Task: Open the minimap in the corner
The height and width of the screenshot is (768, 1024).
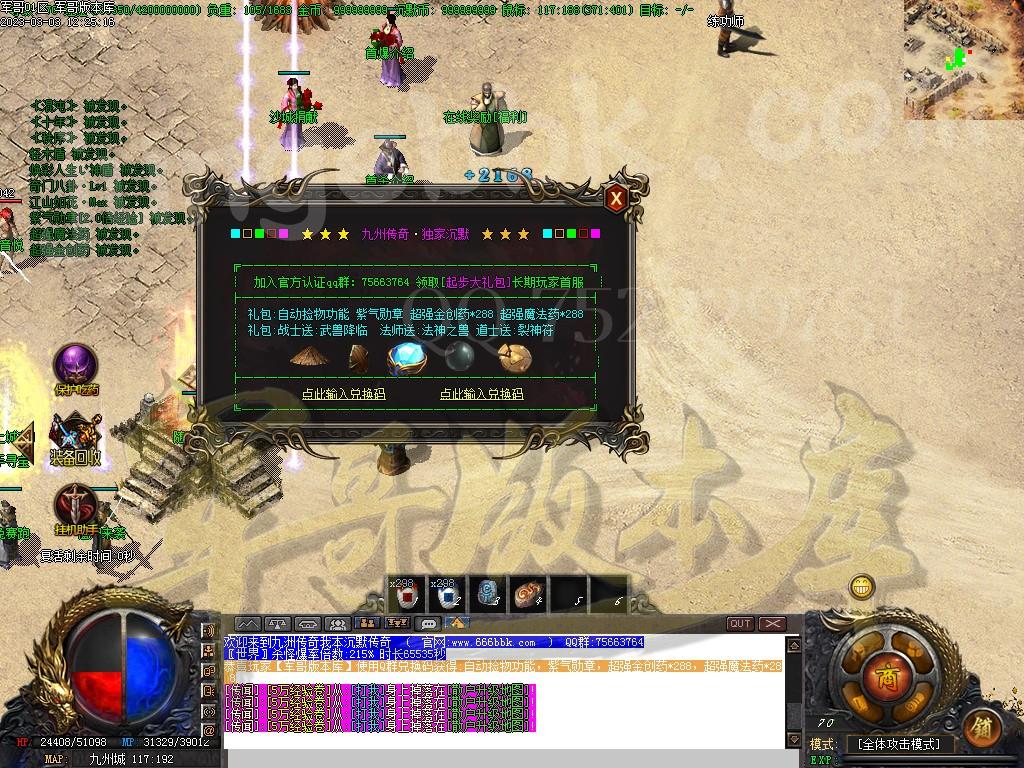Action: (963, 59)
